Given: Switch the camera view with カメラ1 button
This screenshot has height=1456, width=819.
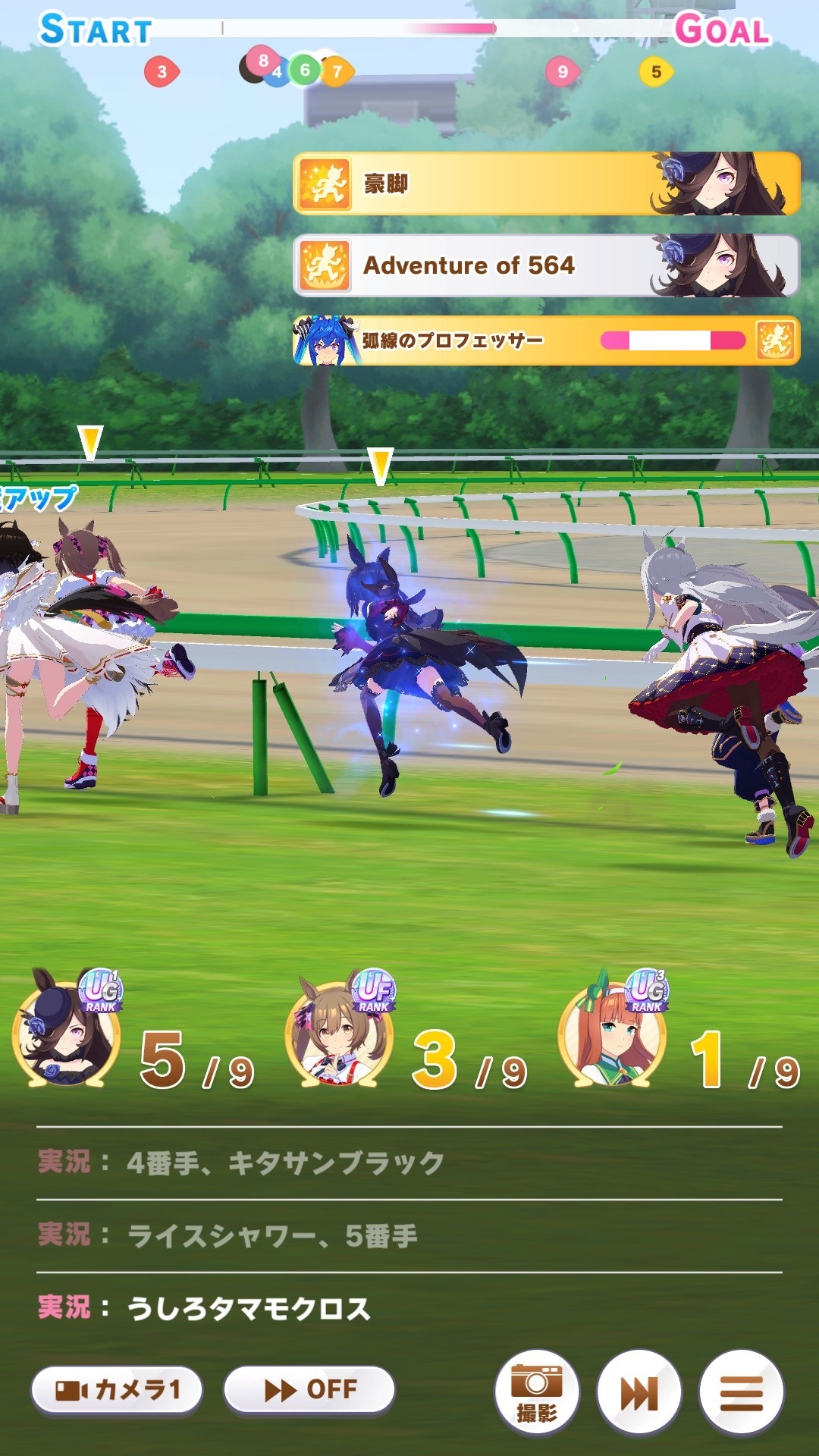Looking at the screenshot, I should (117, 1390).
